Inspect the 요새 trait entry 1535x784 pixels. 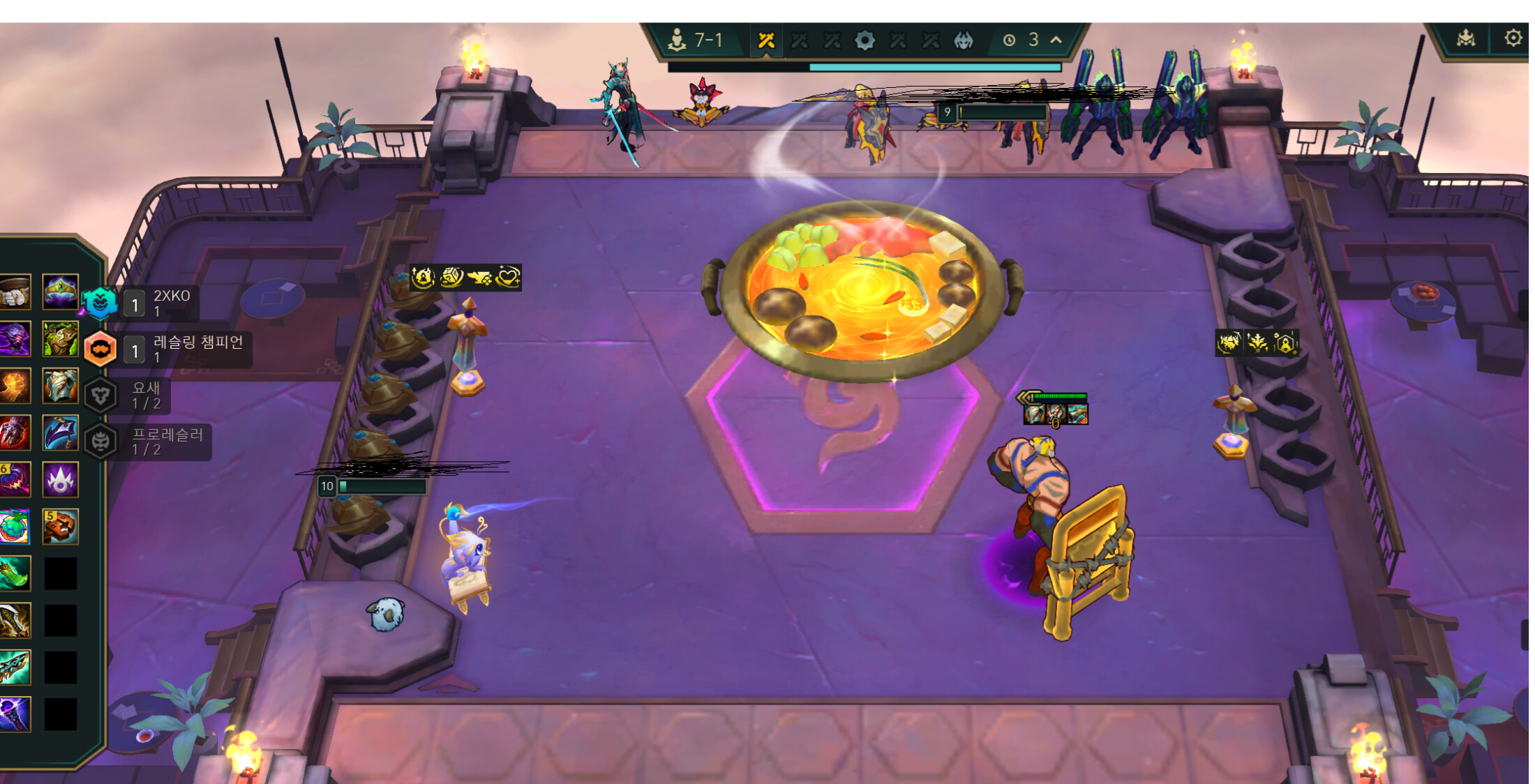(100, 395)
